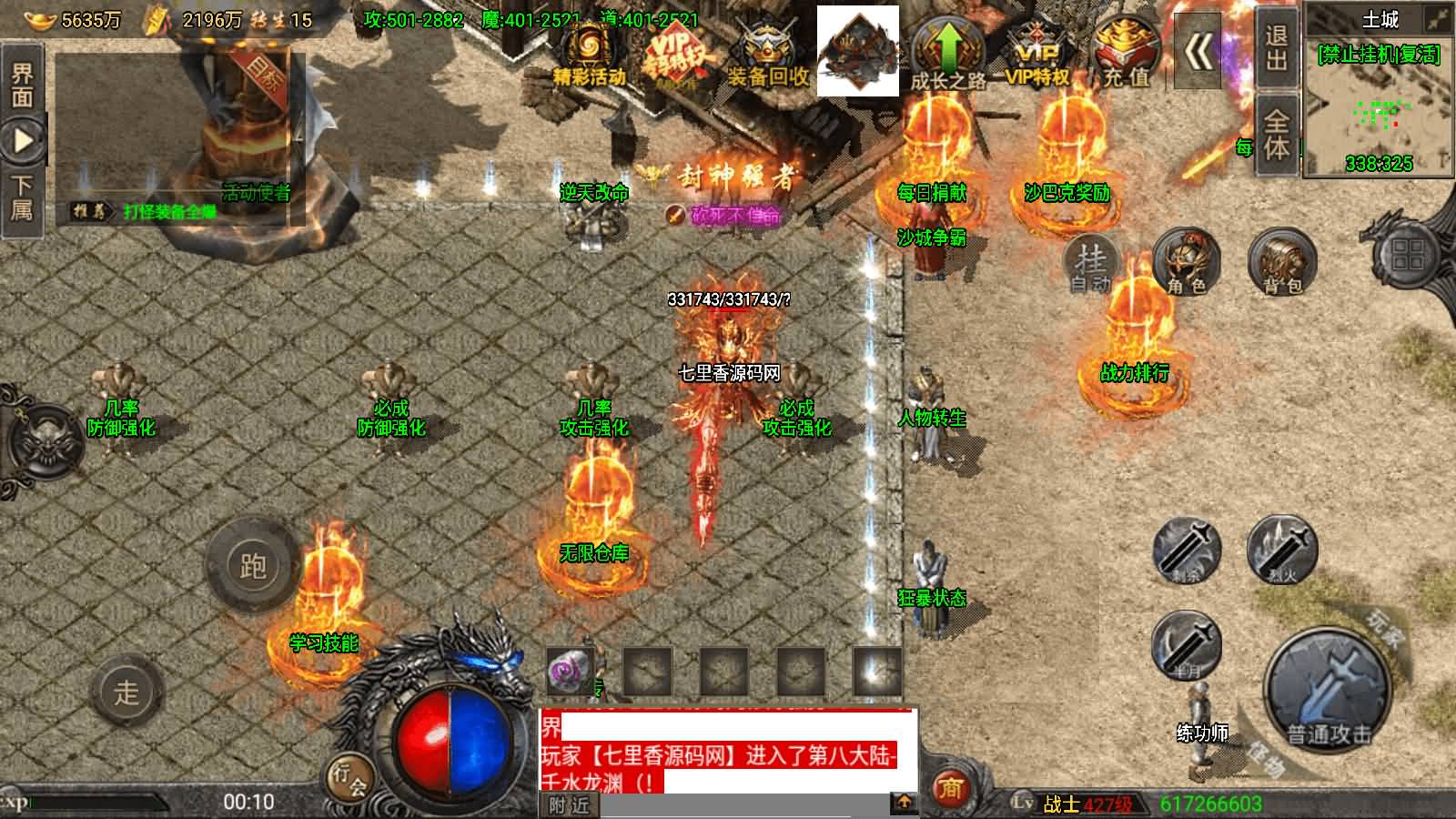Collapse the top icon bar with the double arrow

(1198, 53)
